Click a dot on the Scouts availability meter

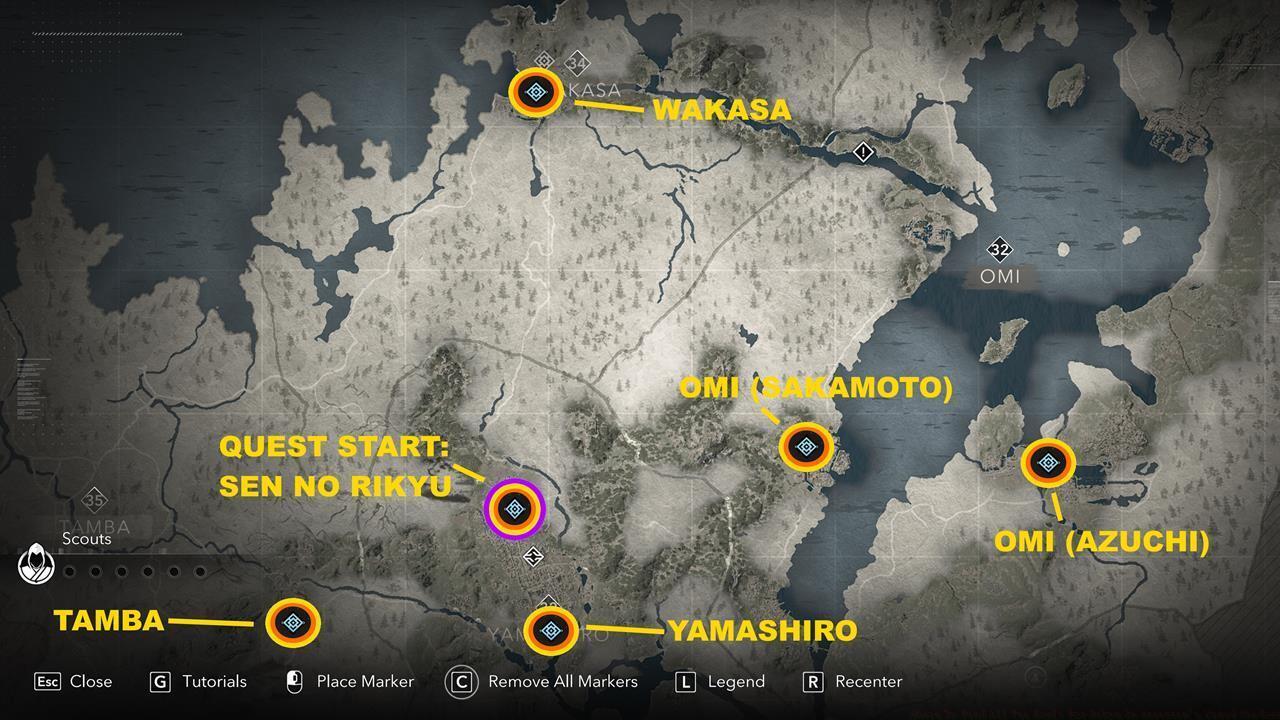[x=70, y=573]
